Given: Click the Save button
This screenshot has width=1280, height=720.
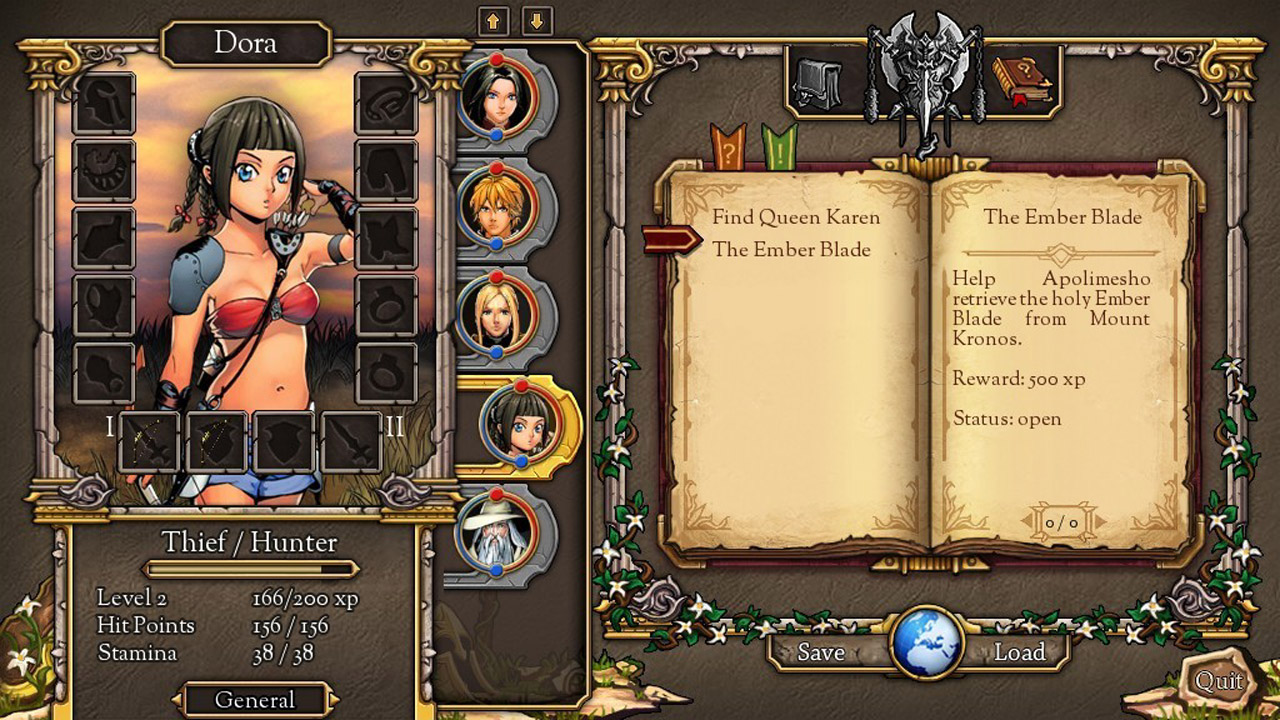Looking at the screenshot, I should (821, 652).
